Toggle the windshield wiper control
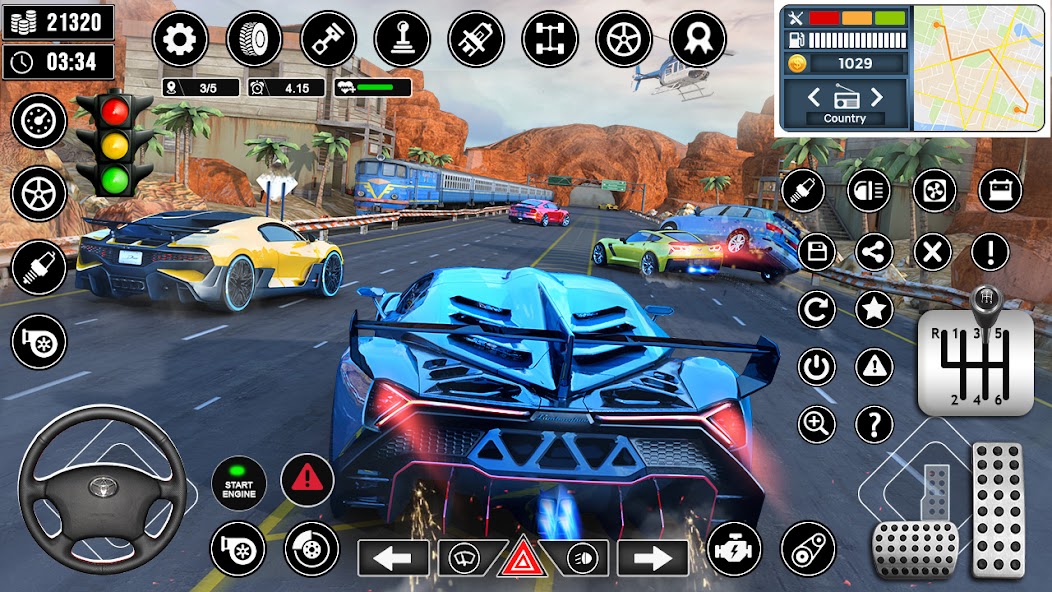This screenshot has height=592, width=1052. tap(465, 557)
